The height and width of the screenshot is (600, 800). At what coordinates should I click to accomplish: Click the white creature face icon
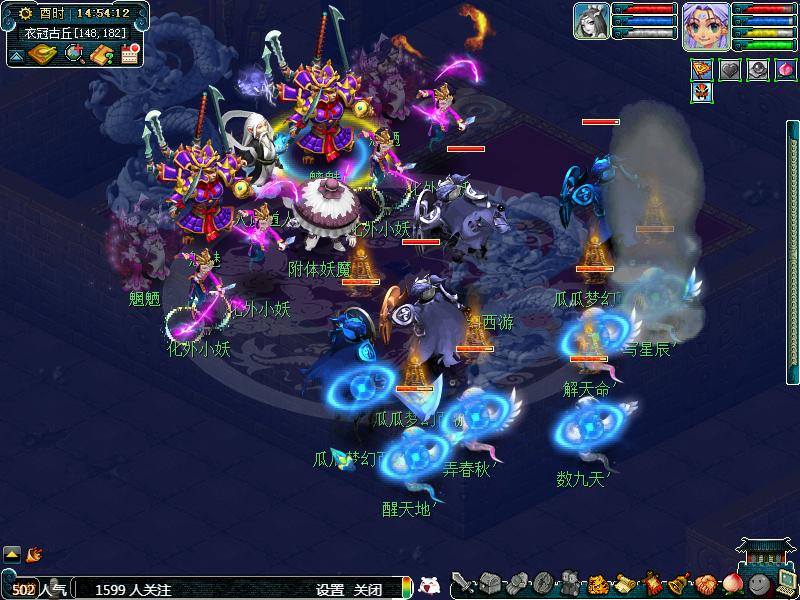click(428, 586)
